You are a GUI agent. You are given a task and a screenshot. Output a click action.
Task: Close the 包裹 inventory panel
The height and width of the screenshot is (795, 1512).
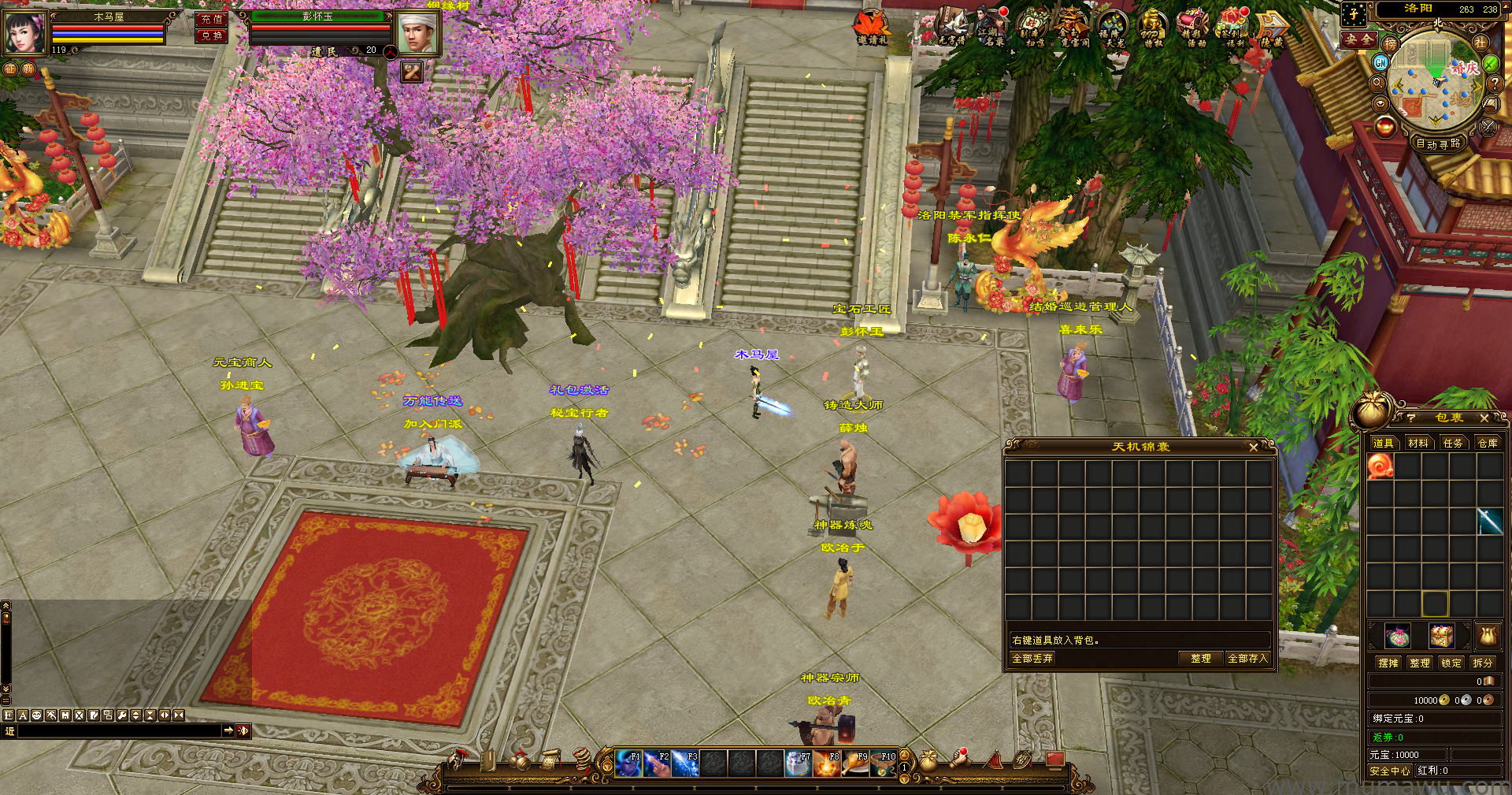coord(1484,418)
